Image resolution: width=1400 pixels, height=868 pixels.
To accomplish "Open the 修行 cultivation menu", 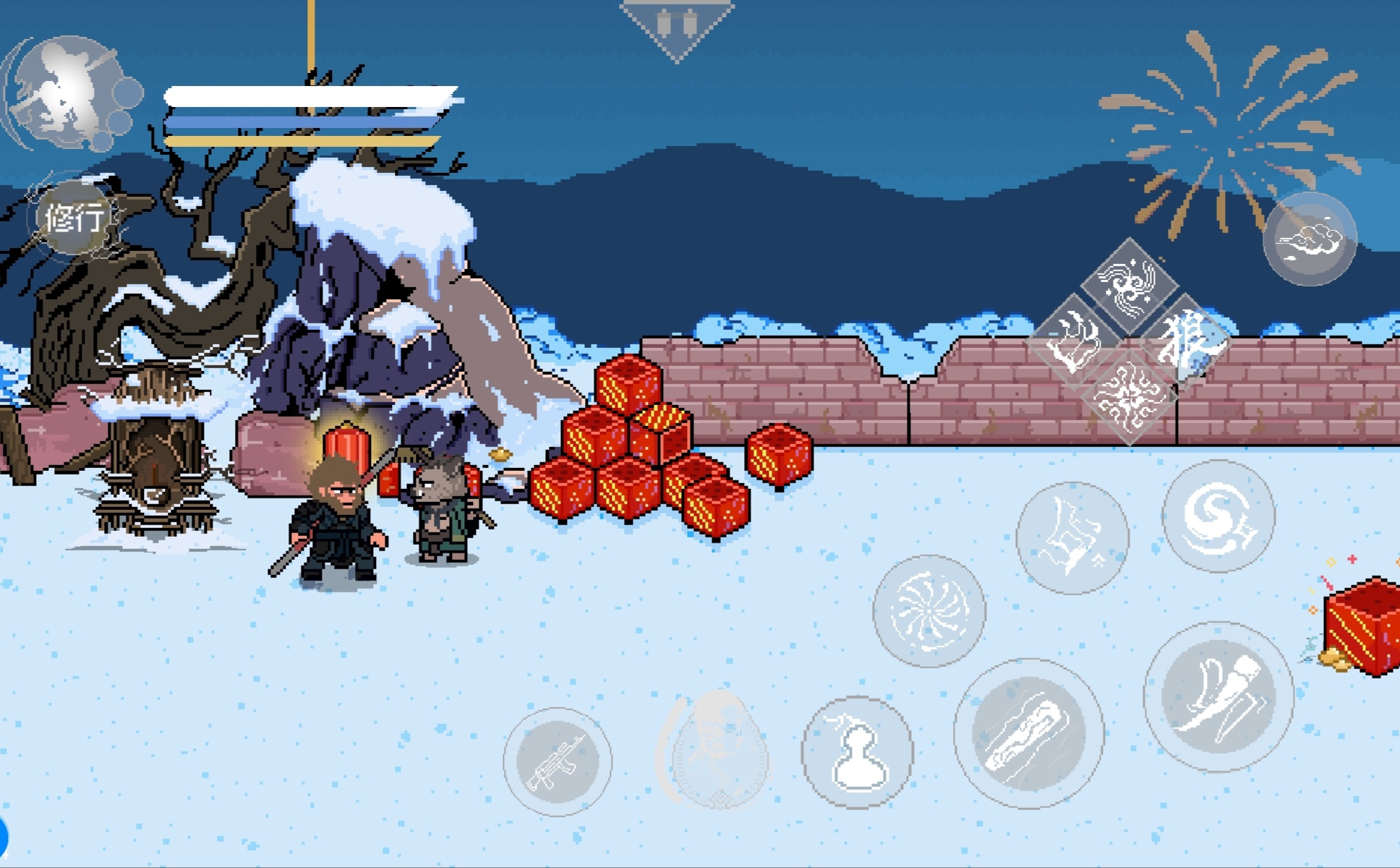I will [x=73, y=217].
